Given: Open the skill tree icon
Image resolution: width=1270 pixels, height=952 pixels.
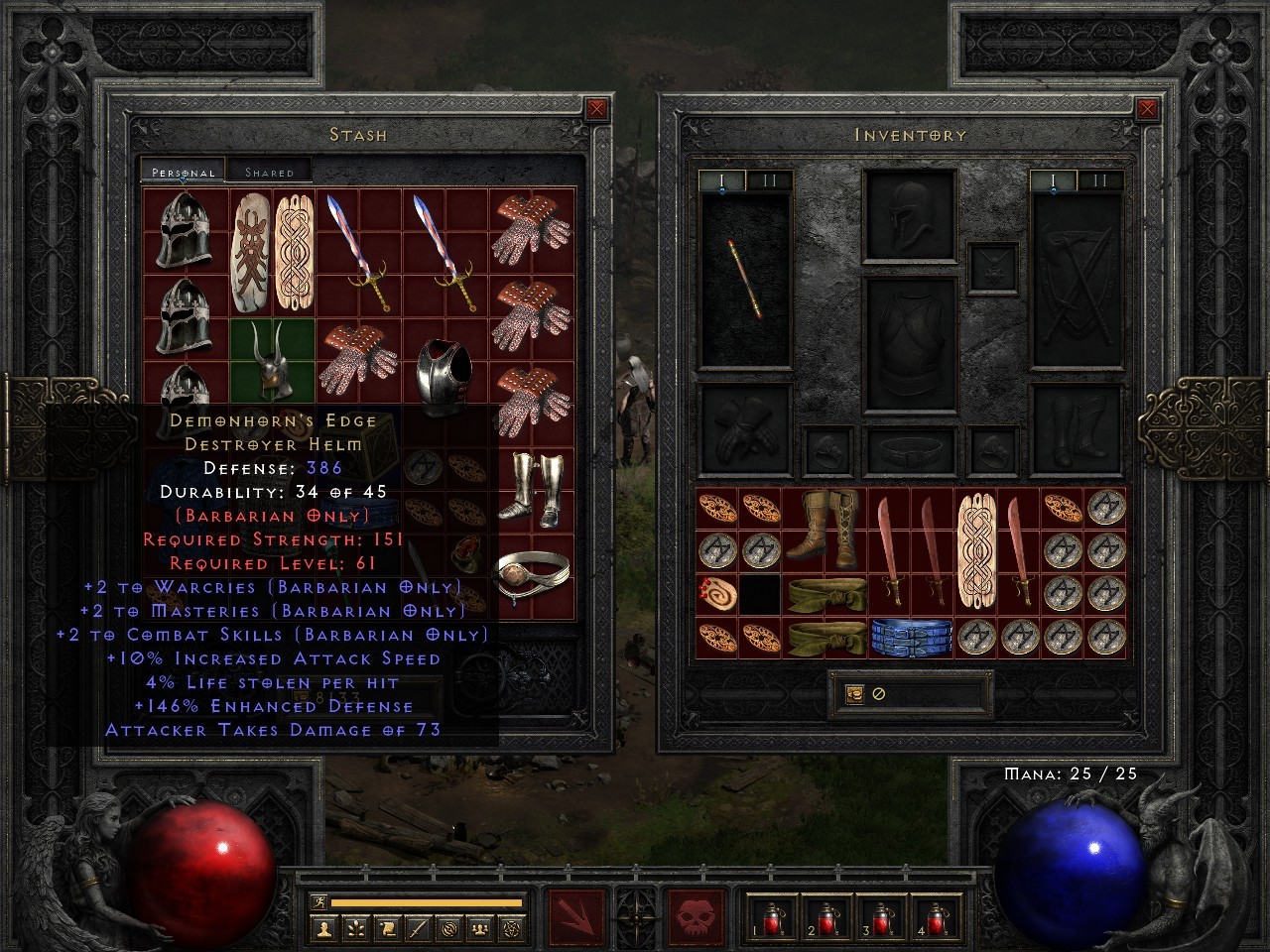Looking at the screenshot, I should pos(355,930).
